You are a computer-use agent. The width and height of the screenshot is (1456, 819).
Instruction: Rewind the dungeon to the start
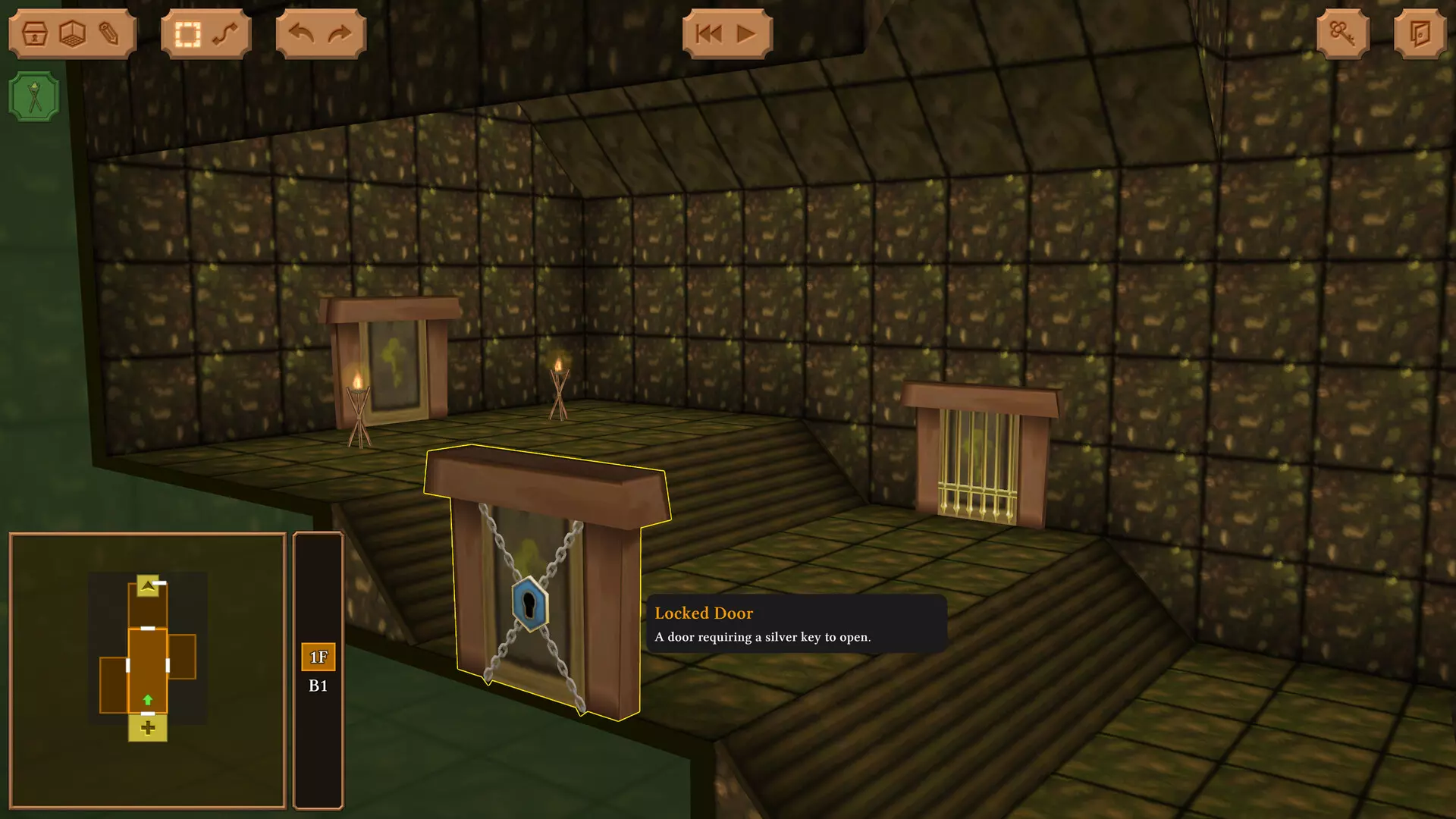[708, 34]
